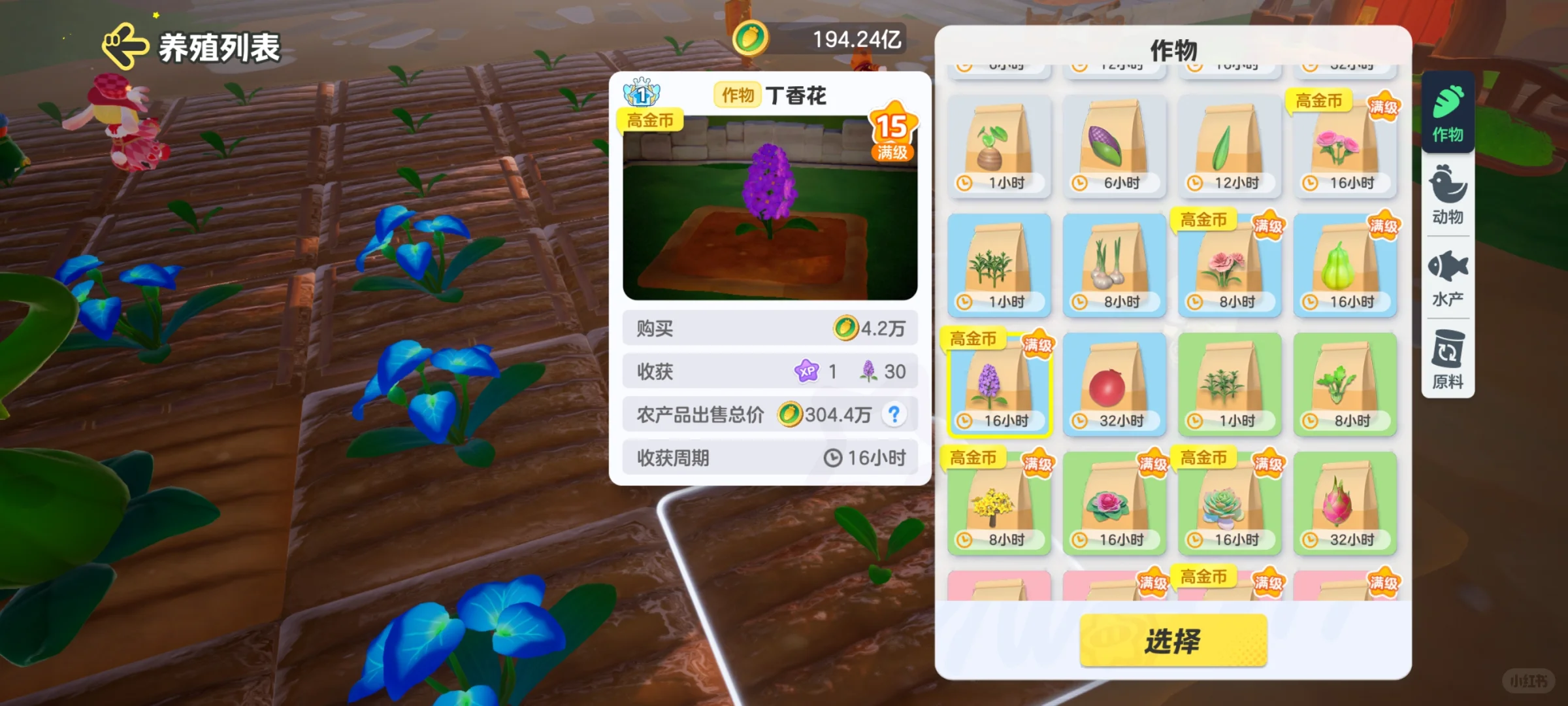The image size is (1568, 706).
Task: Select the dragon fruit seed bag
Action: 1344,503
